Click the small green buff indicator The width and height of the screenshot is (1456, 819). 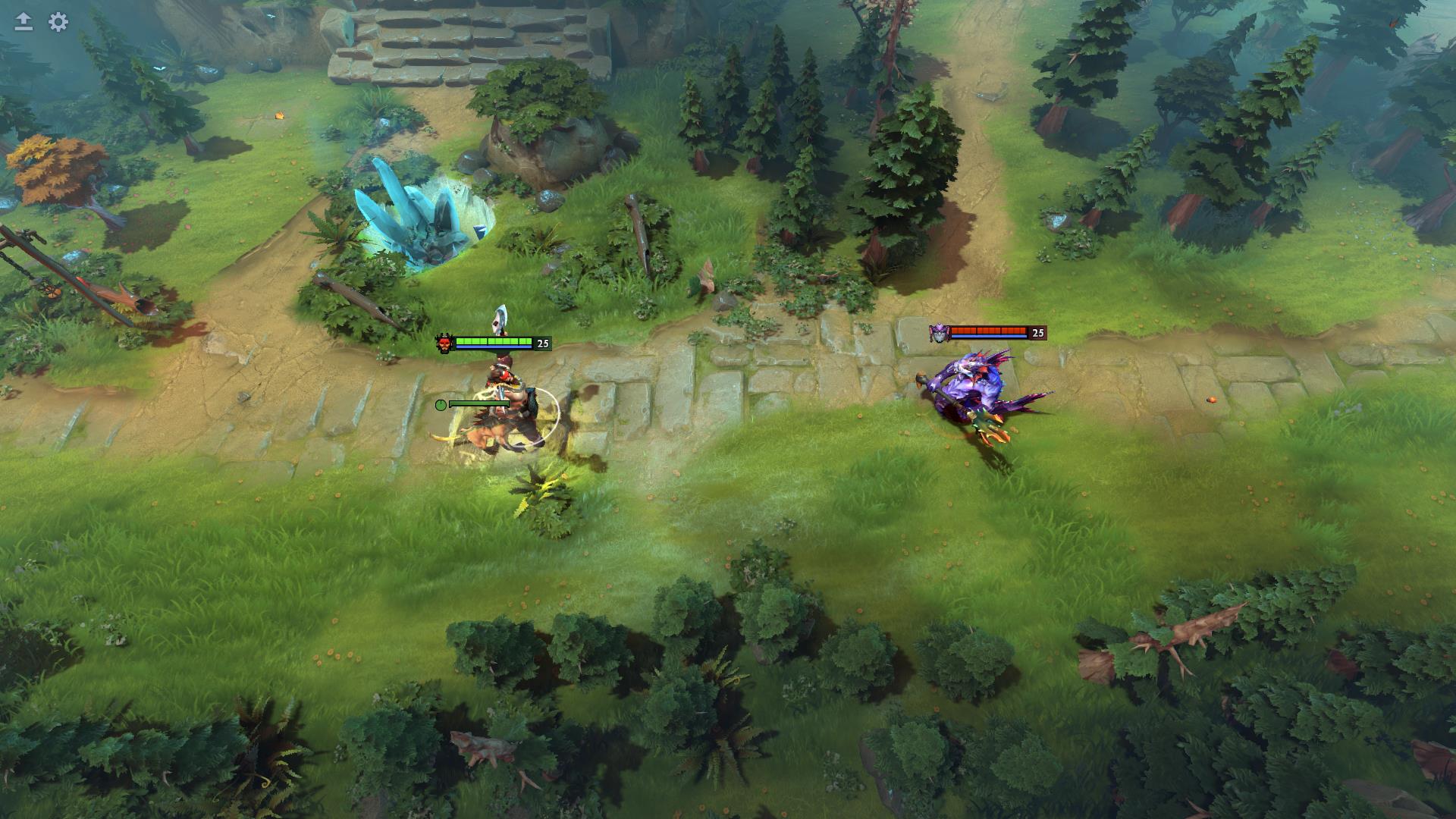[x=441, y=404]
